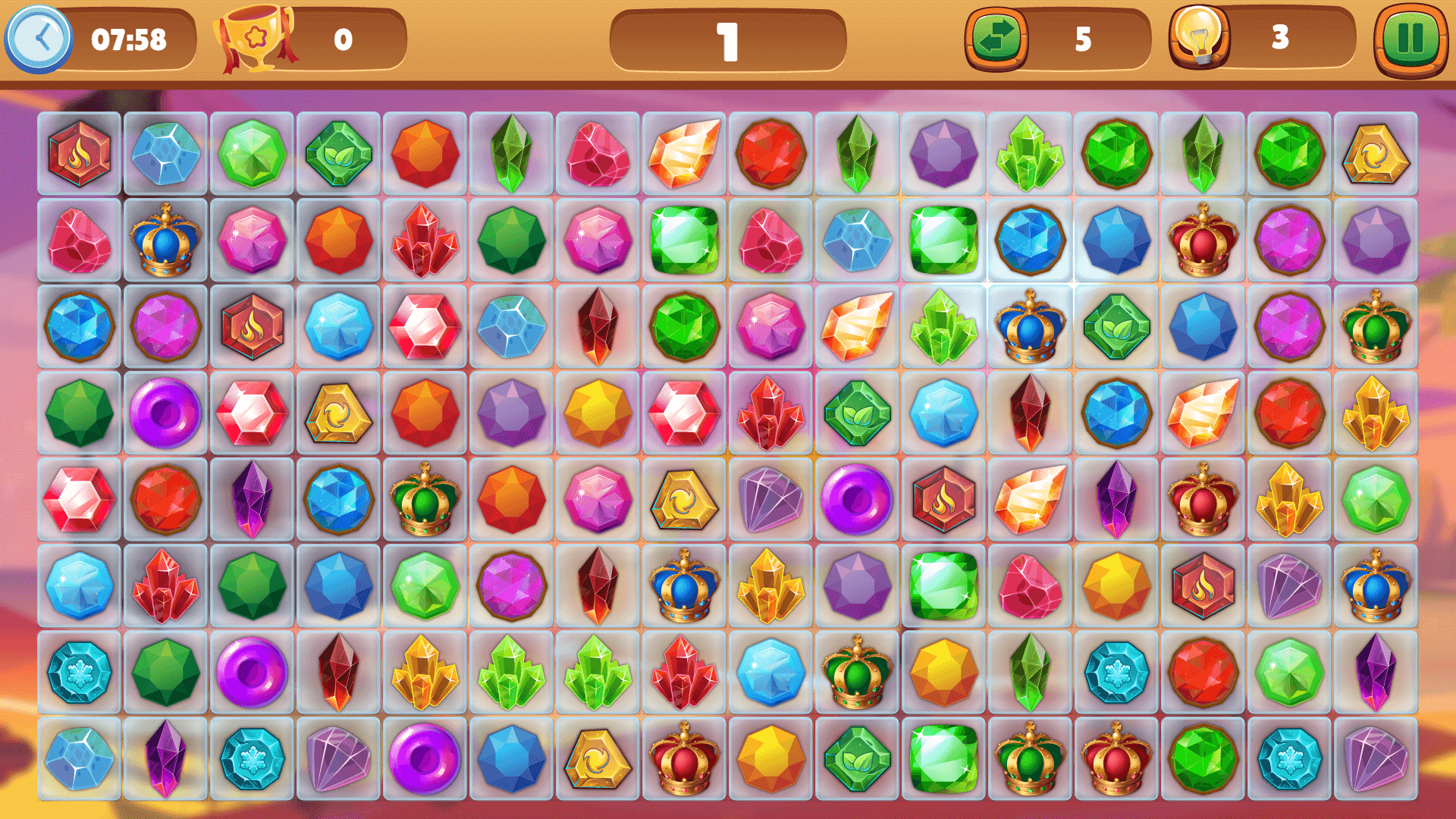The image size is (1456, 819).
Task: Click the golden swirl hexagon in top-right row
Action: [x=1376, y=155]
